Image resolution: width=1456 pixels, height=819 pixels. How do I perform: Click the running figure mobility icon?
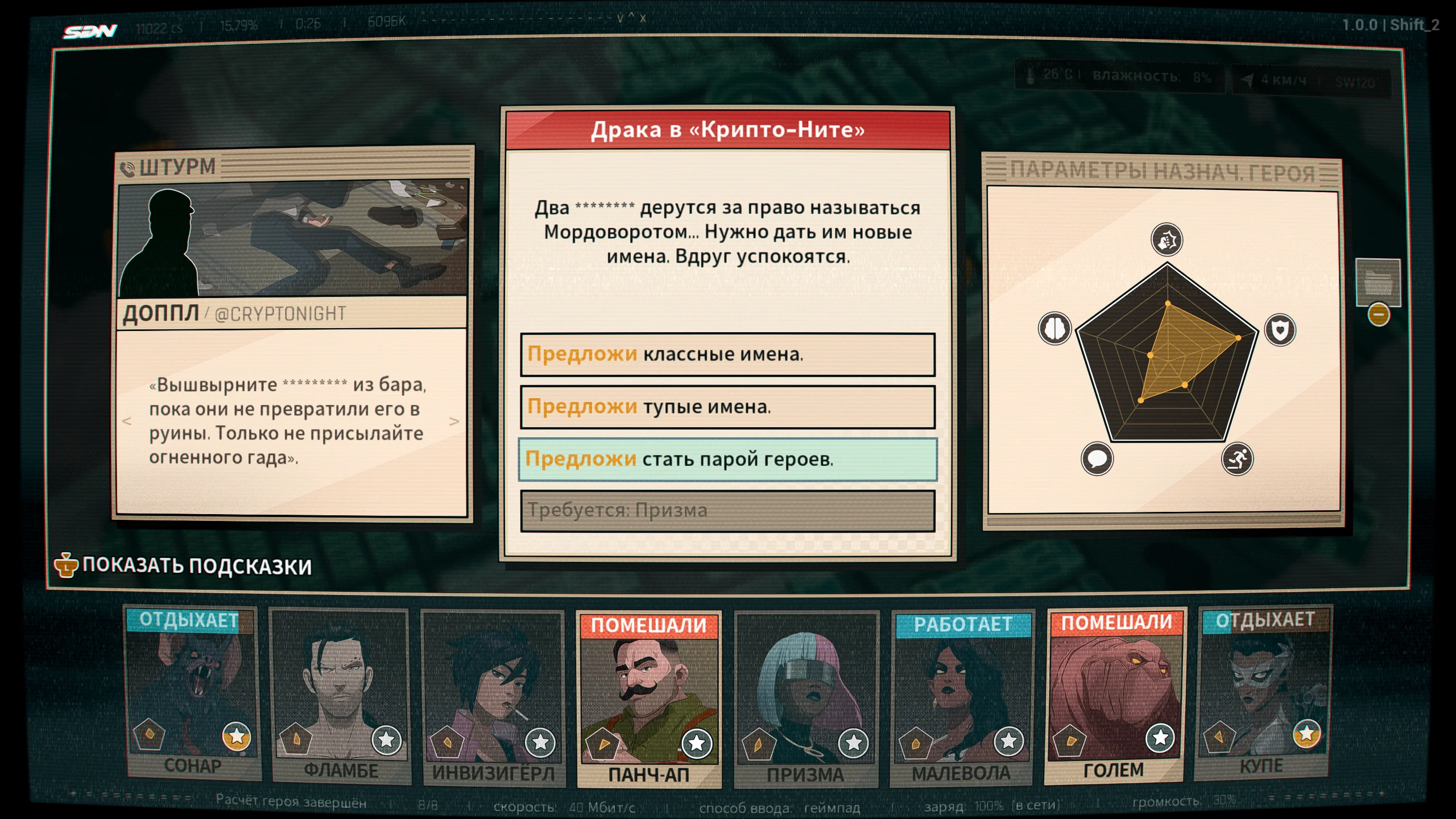coord(1237,458)
